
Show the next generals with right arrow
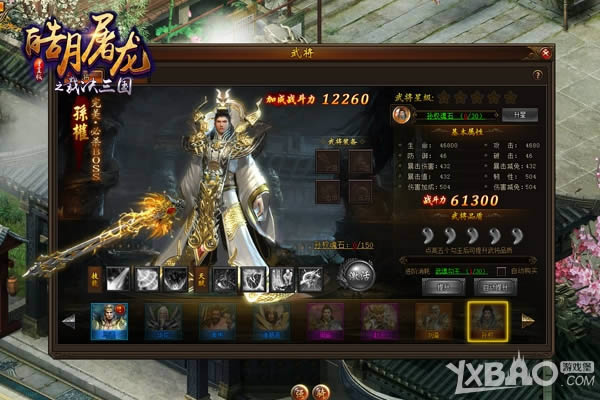[x=527, y=321]
